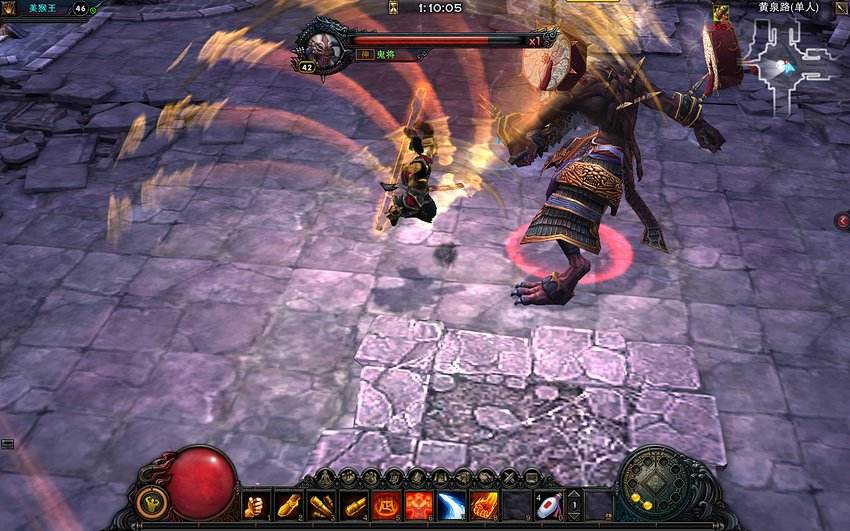This screenshot has height=531, width=850.
Task: Activate the red glowing rune skill
Action: click(x=386, y=506)
